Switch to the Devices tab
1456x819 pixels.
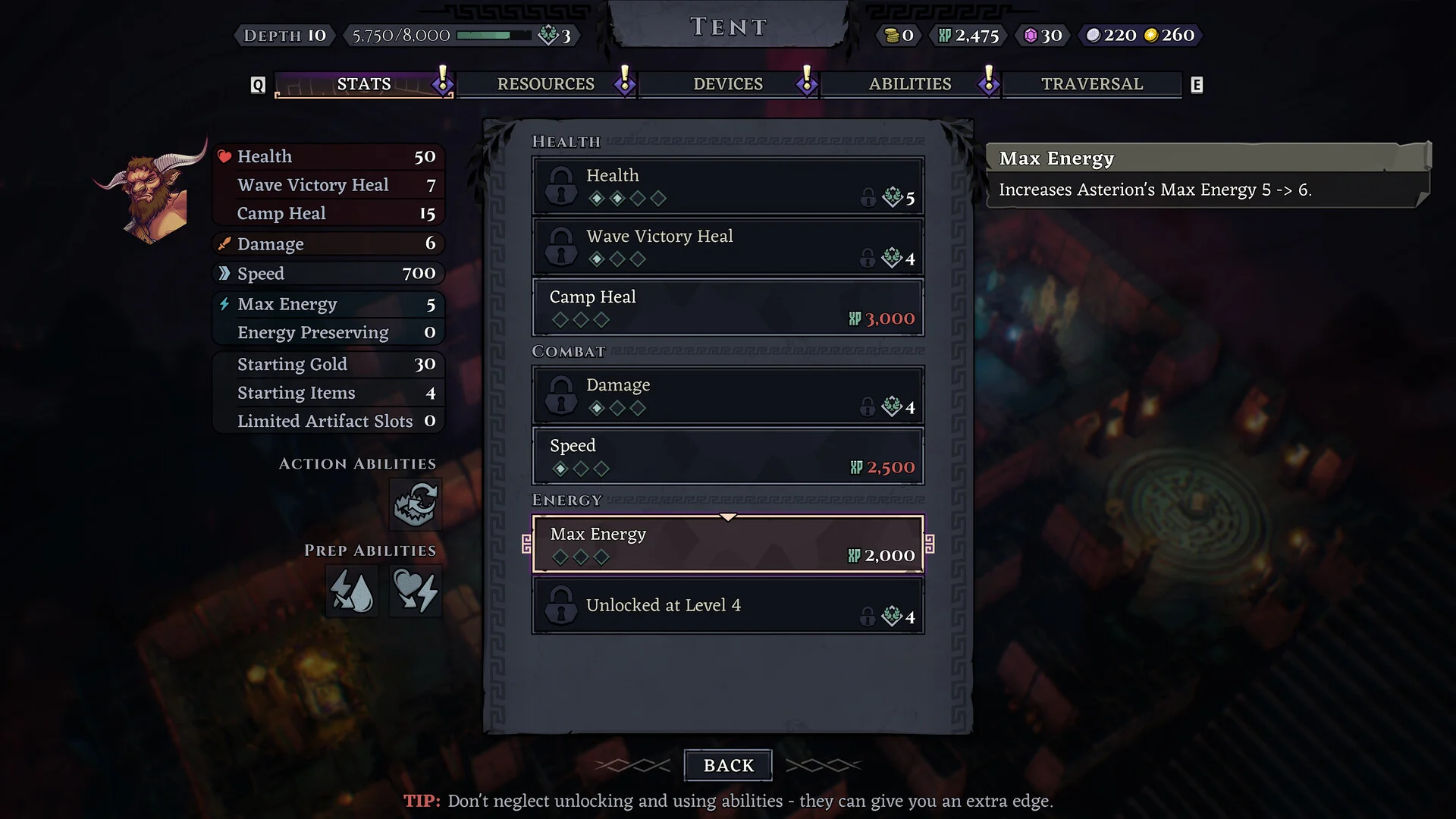tap(727, 84)
